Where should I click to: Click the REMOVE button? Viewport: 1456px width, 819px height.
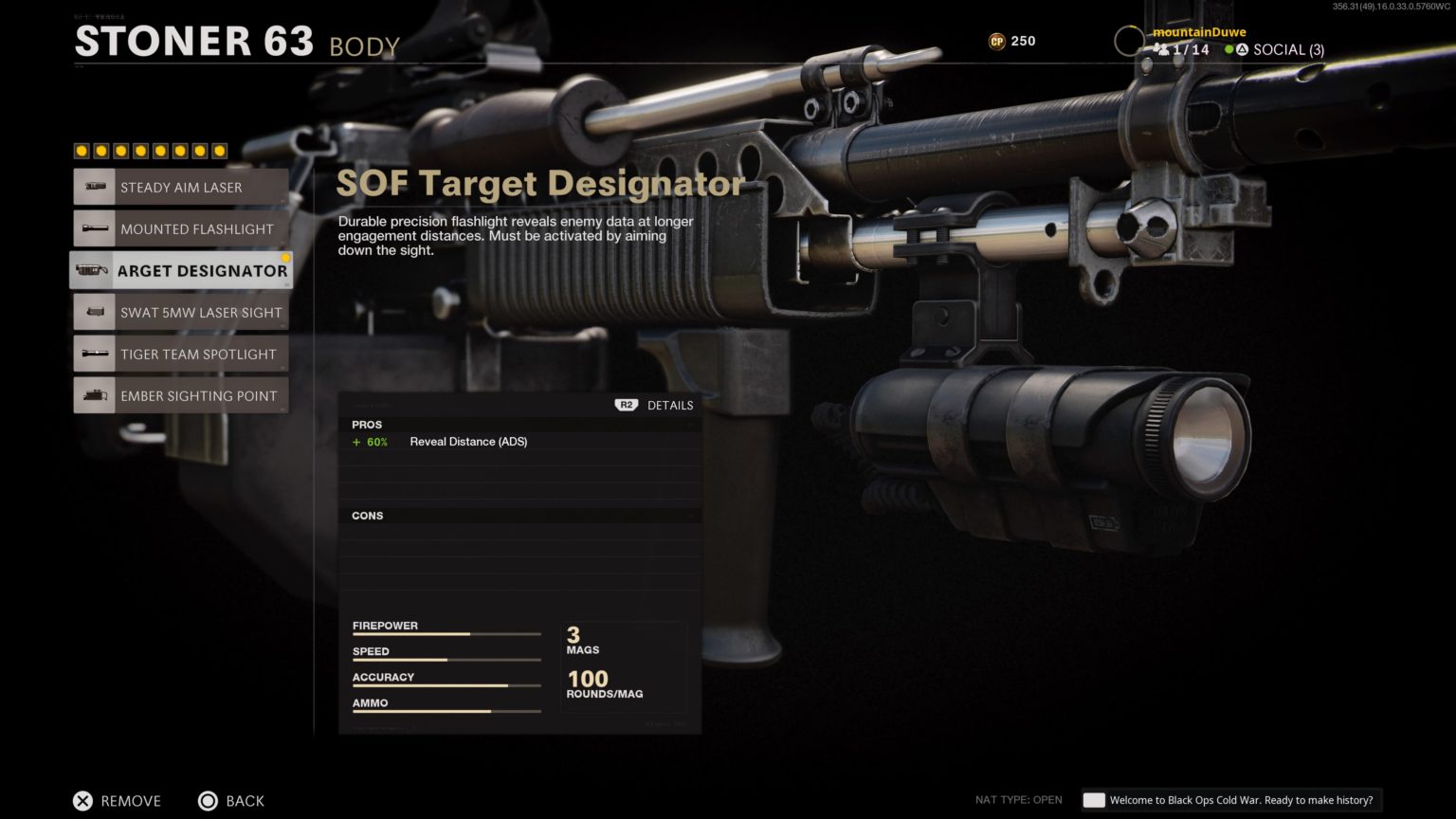click(117, 801)
